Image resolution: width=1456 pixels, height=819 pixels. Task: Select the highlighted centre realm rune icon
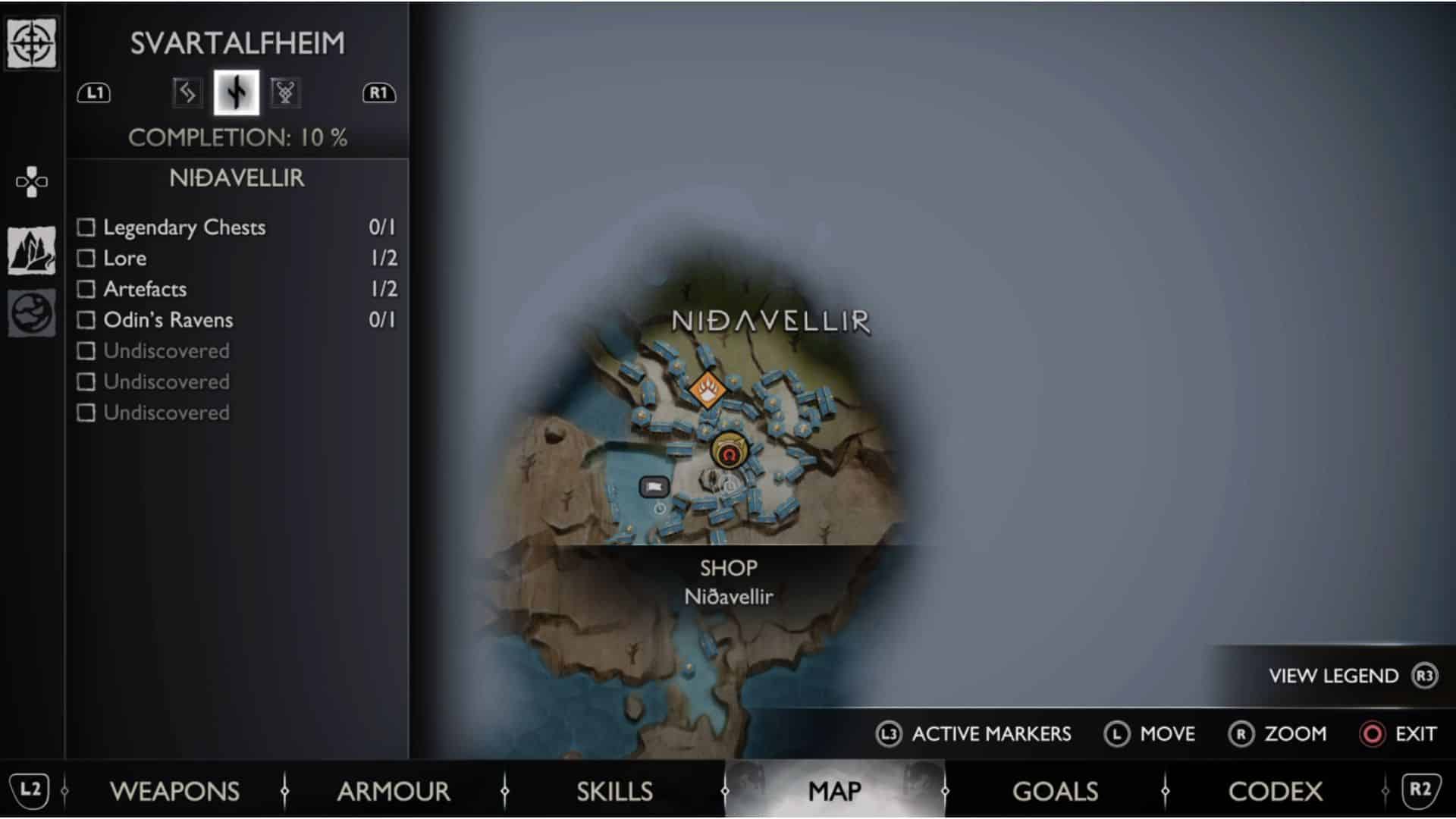click(237, 93)
